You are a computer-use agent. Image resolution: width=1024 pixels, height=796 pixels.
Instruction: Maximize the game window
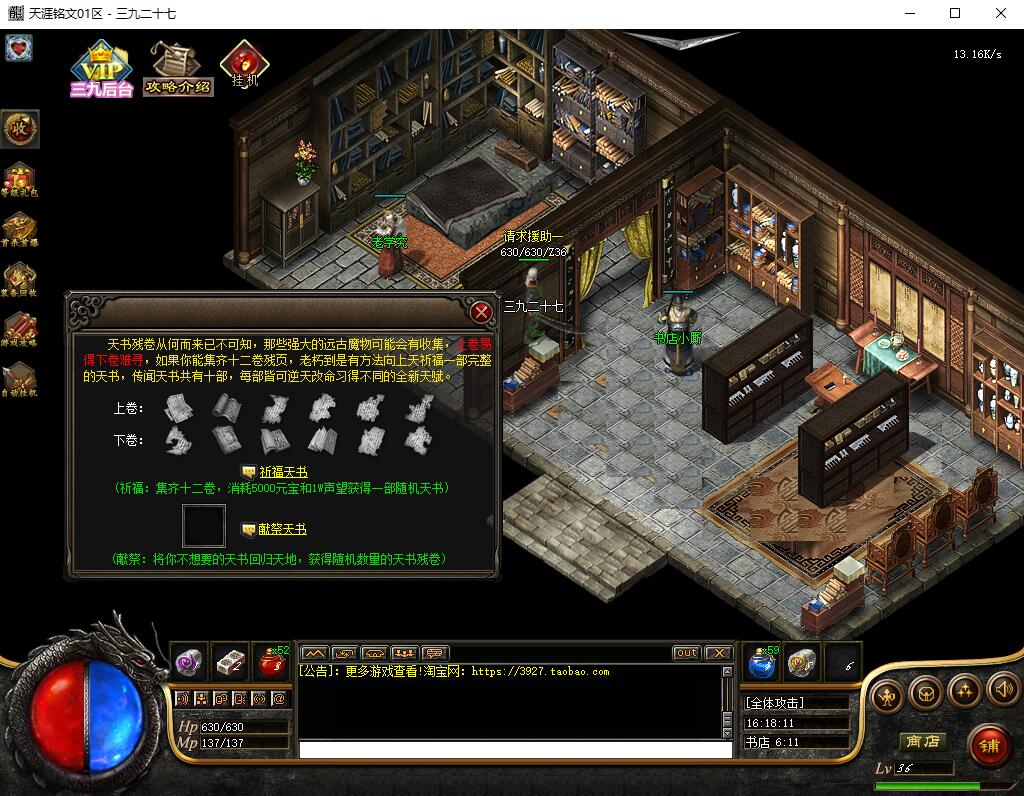tap(955, 13)
